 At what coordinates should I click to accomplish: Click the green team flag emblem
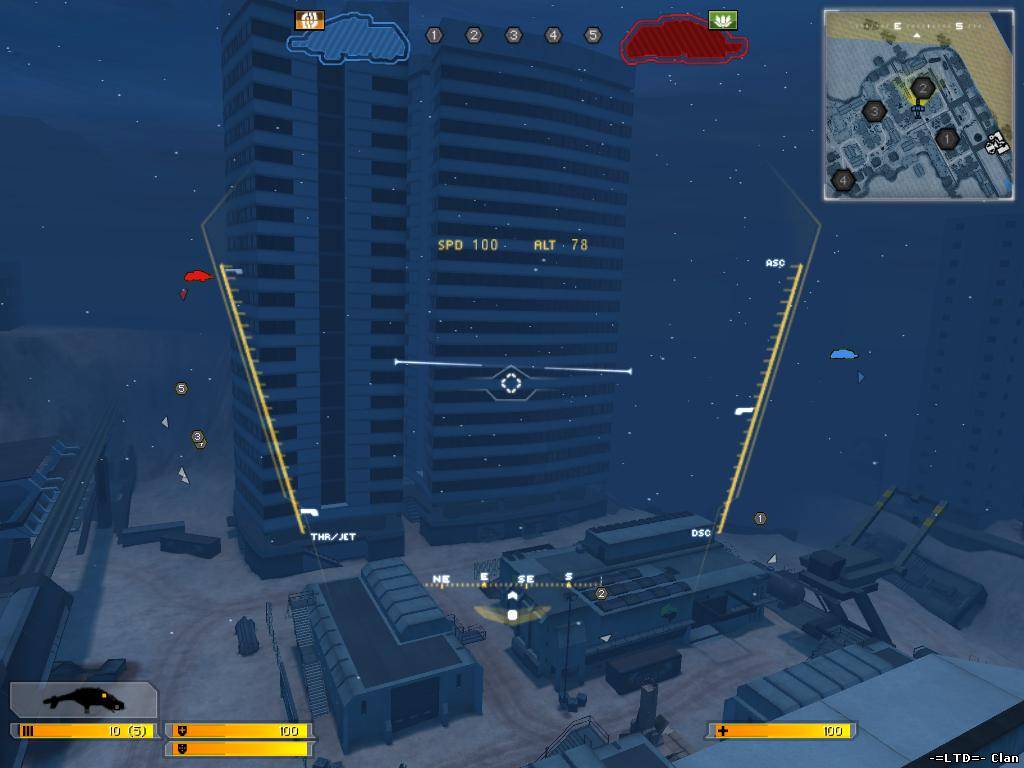click(722, 20)
